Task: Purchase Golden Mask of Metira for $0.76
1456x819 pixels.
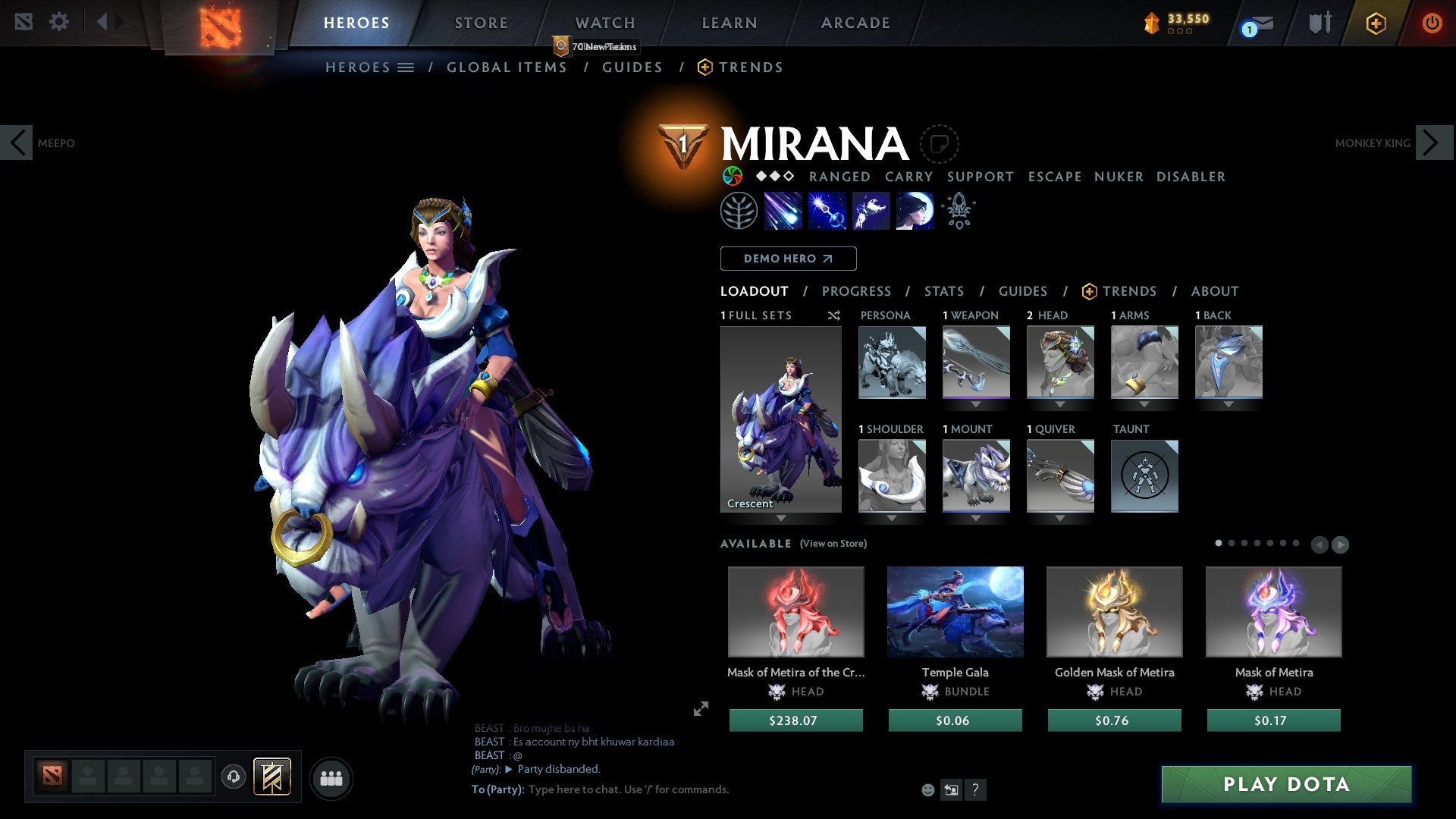Action: [1114, 720]
